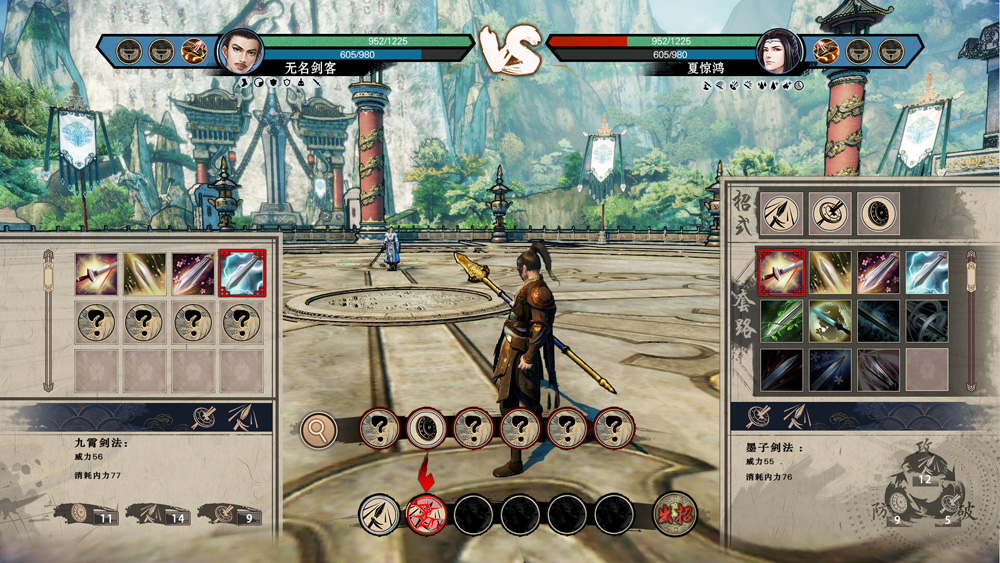Select the green bamboo sword skill
The height and width of the screenshot is (563, 1000).
coord(781,321)
